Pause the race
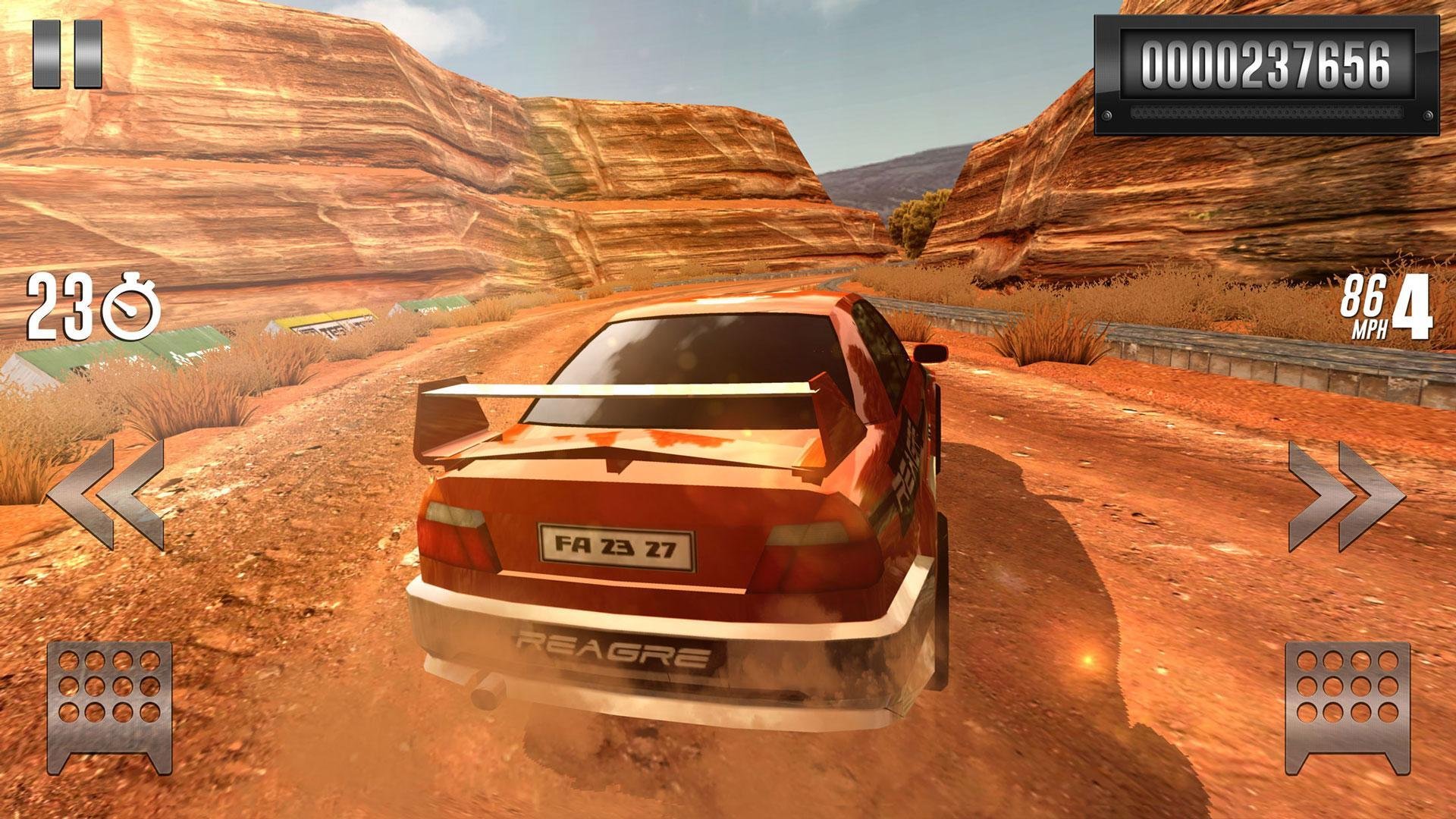This screenshot has height=819, width=1456. (67, 54)
